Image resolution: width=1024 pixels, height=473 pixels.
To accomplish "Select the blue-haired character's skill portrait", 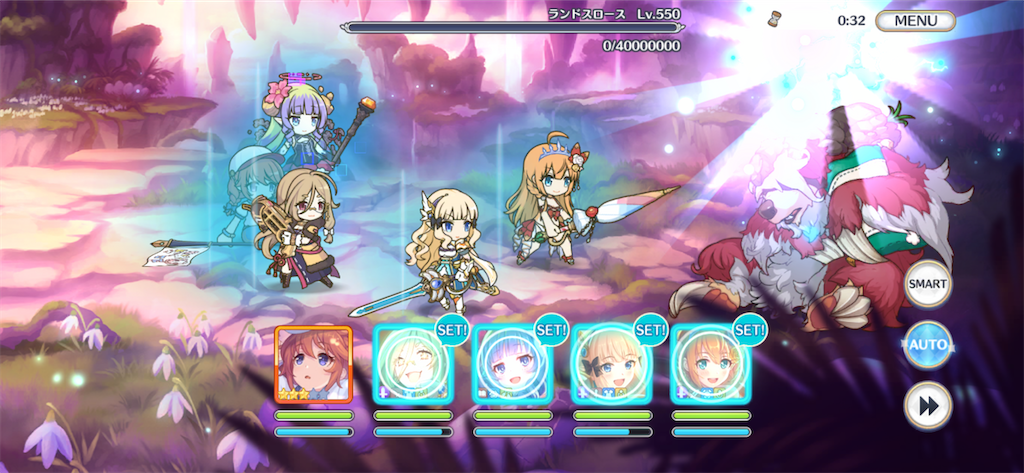I will click(x=512, y=364).
